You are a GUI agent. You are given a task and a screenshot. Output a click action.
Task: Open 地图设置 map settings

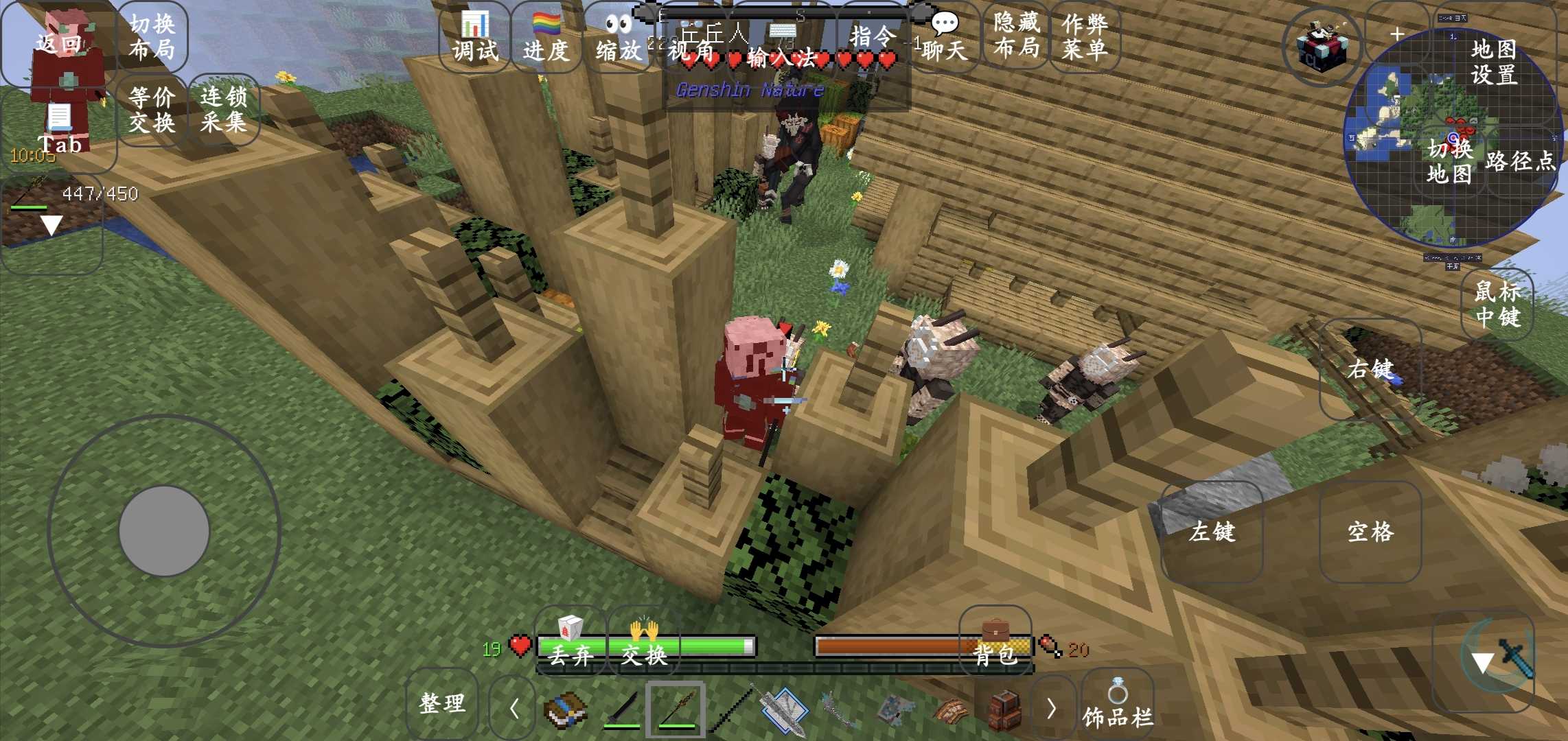pyautogui.click(x=1494, y=62)
